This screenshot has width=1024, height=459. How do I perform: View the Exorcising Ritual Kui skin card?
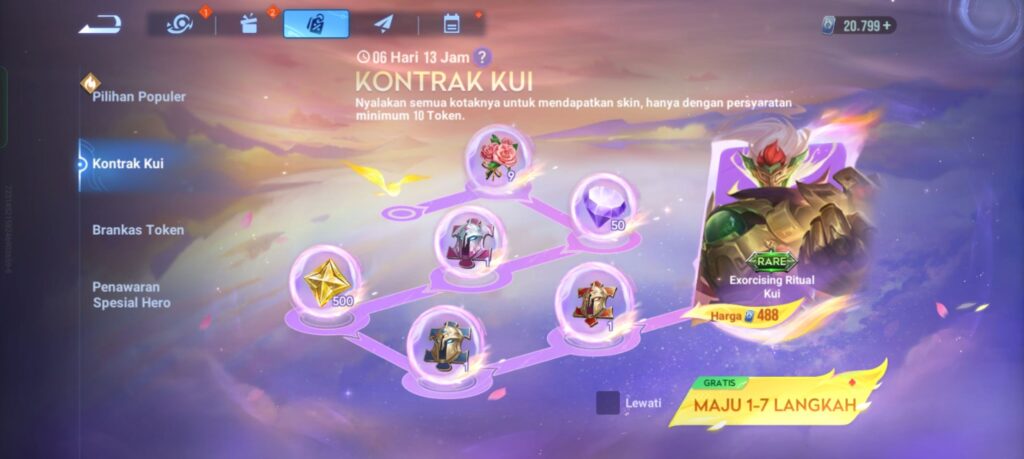[774, 230]
